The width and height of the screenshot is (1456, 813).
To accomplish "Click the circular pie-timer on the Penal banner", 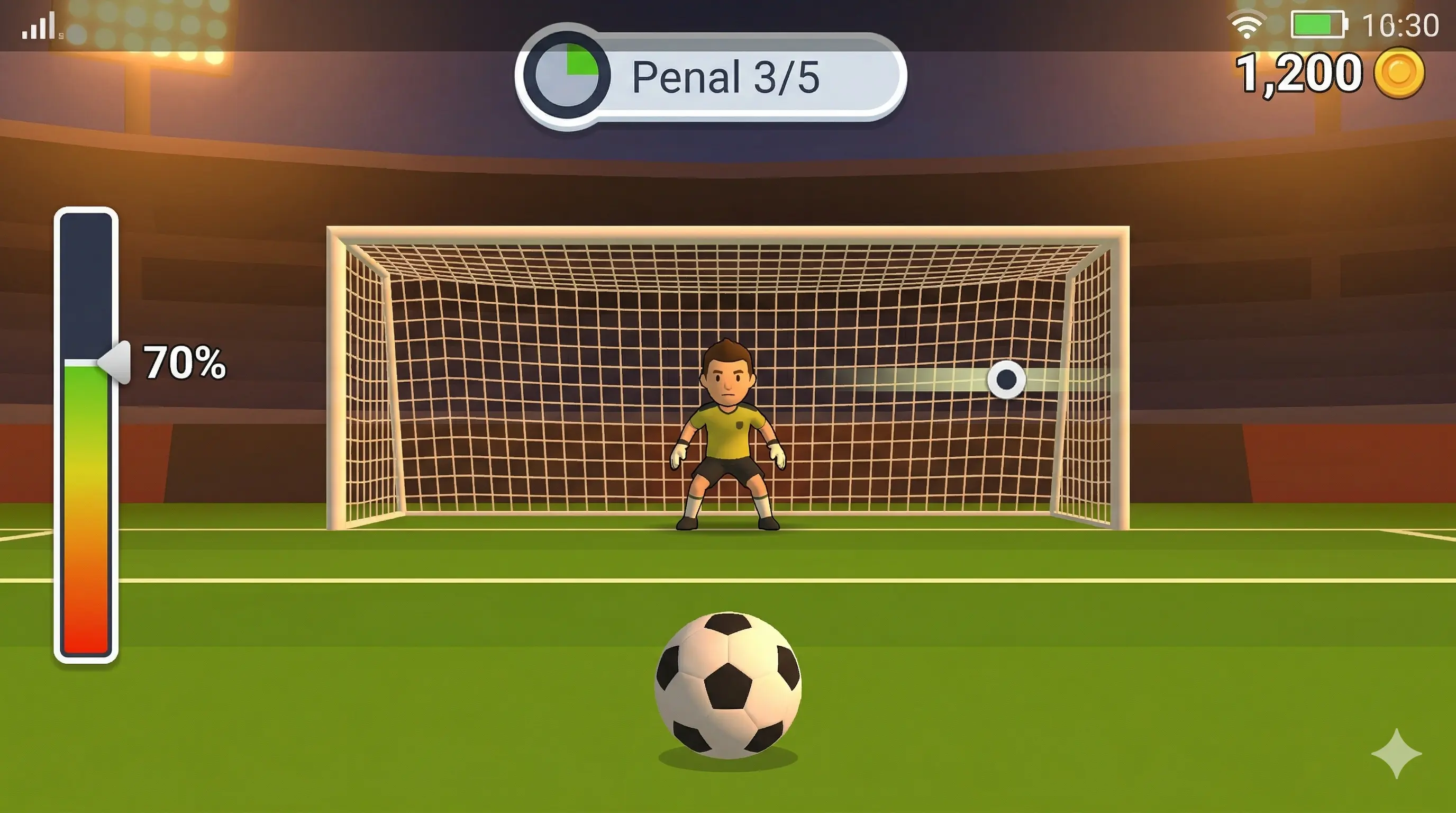I will click(567, 74).
